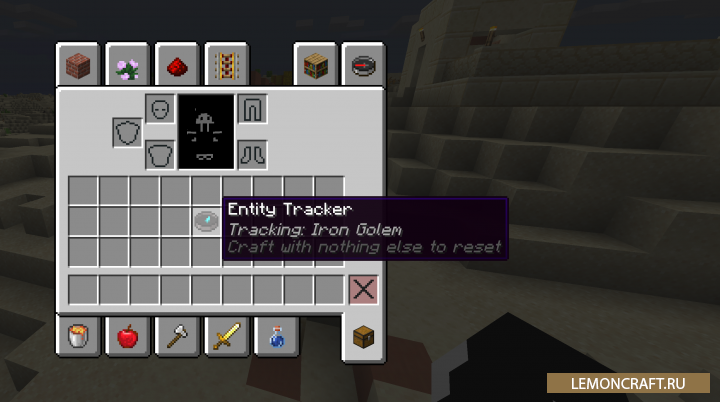Screen dimensions: 720x402
Task: Open the rail transportation tab
Action: click(224, 67)
